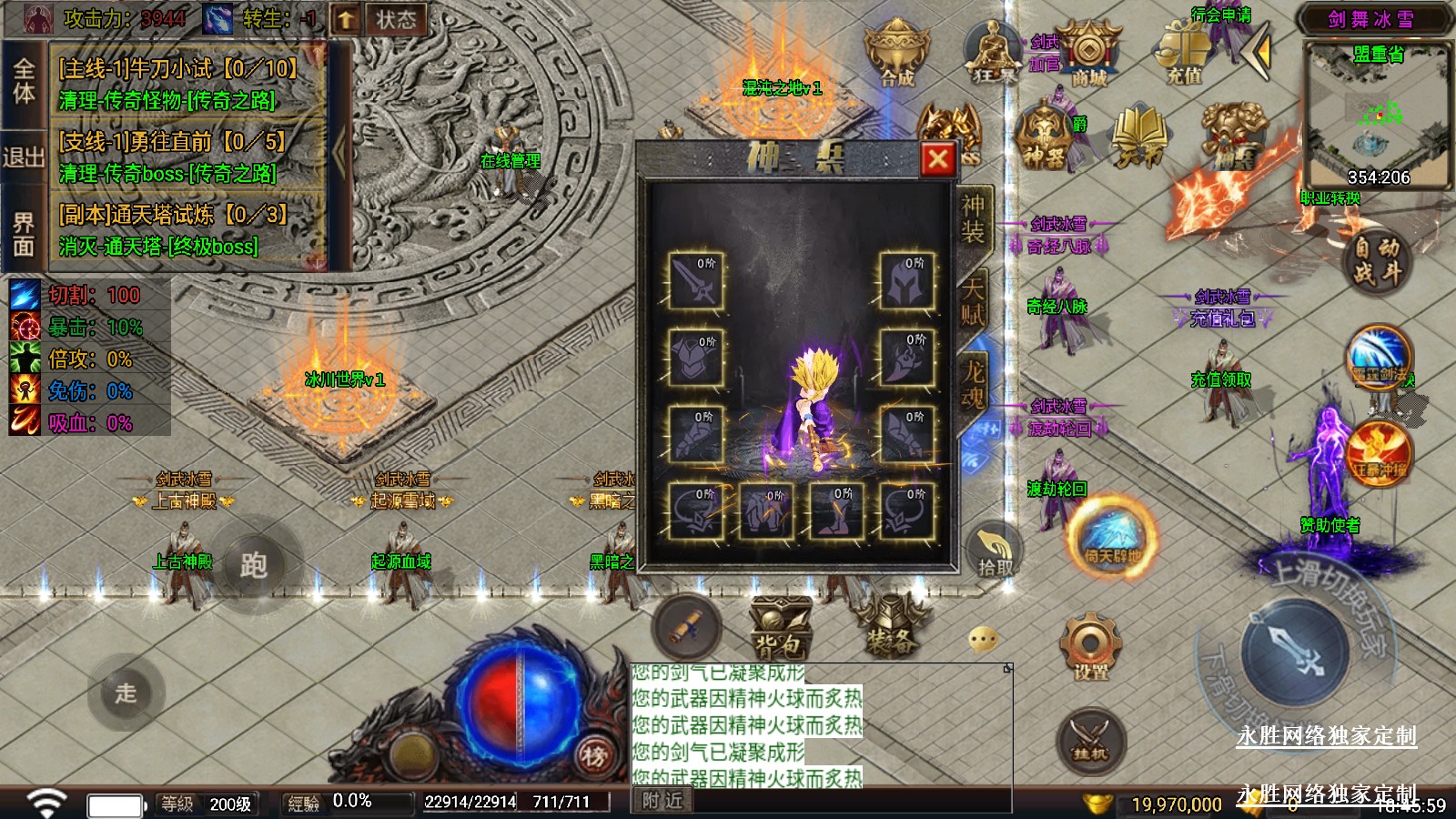Image resolution: width=1456 pixels, height=819 pixels.
Task: Toggle 自动战斗 auto battle
Action: 1375,260
